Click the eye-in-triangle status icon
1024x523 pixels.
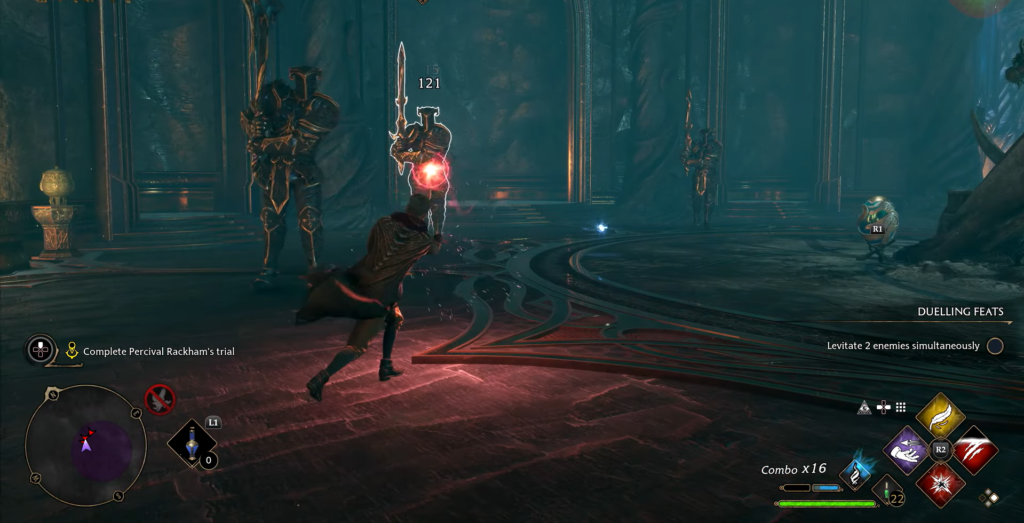click(865, 407)
